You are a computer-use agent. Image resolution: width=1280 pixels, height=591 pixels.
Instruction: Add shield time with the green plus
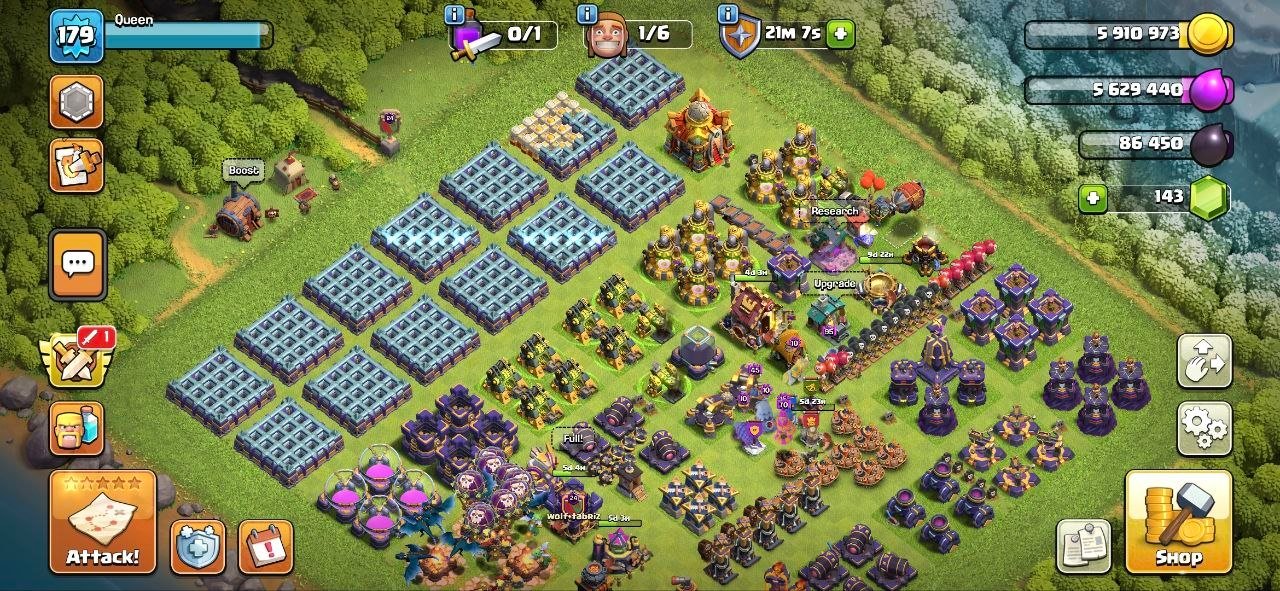(840, 34)
